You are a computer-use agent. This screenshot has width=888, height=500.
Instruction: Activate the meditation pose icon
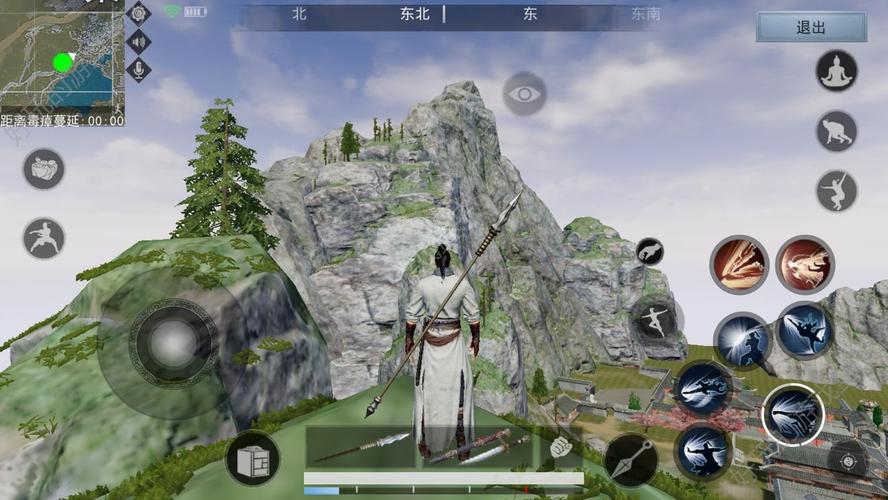[836, 71]
